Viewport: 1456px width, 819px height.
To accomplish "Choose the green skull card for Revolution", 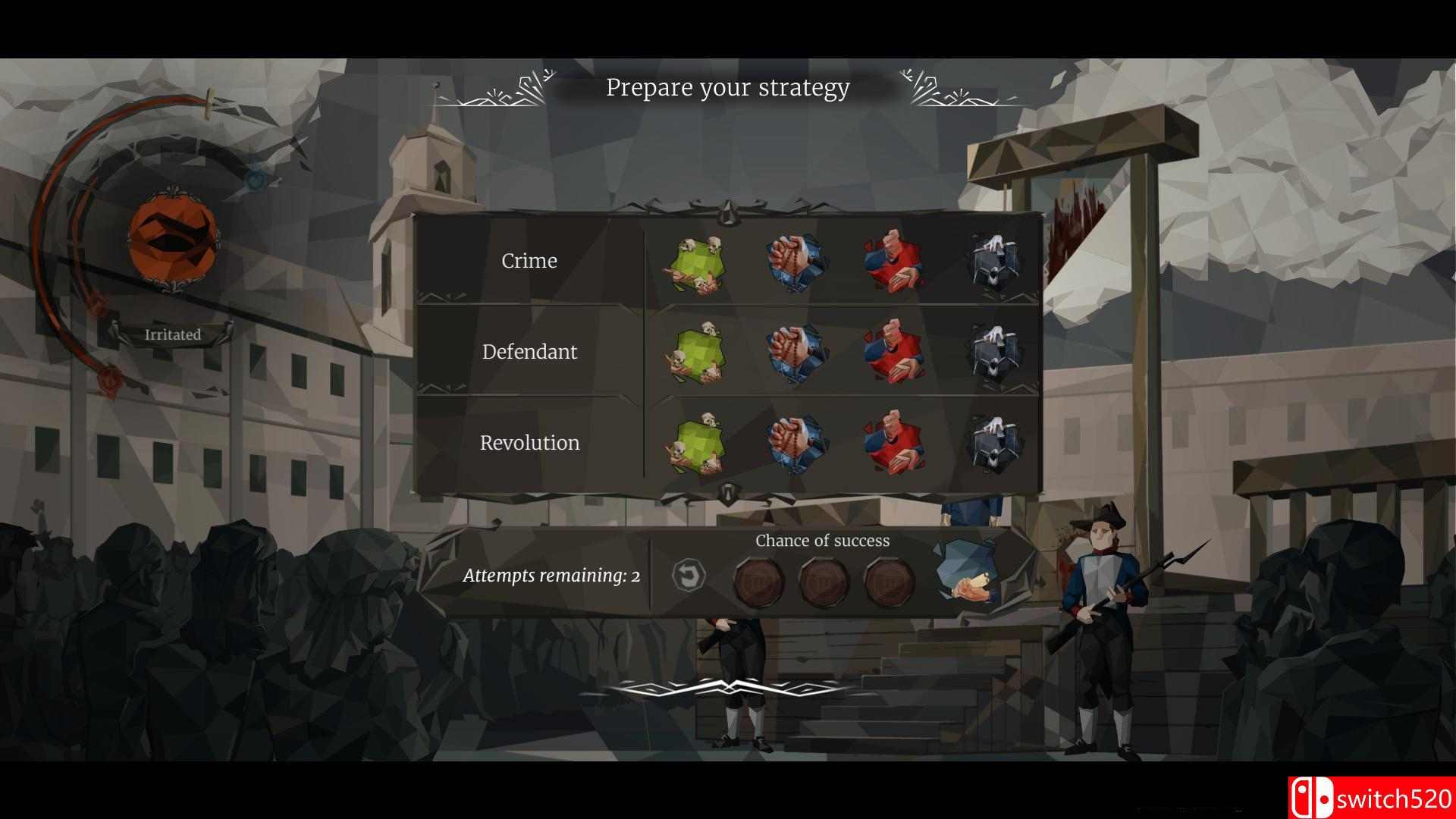I will pyautogui.click(x=695, y=444).
